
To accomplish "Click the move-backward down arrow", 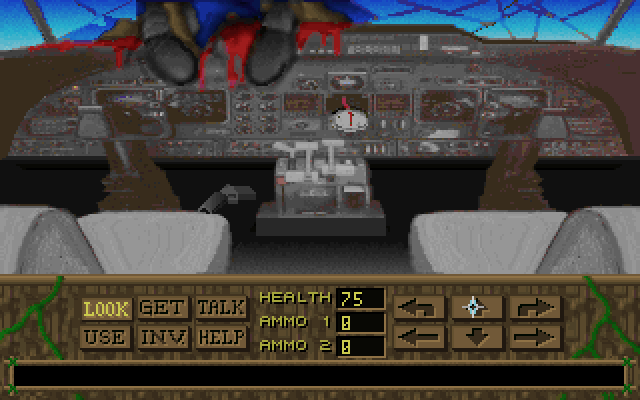I will 476,337.
